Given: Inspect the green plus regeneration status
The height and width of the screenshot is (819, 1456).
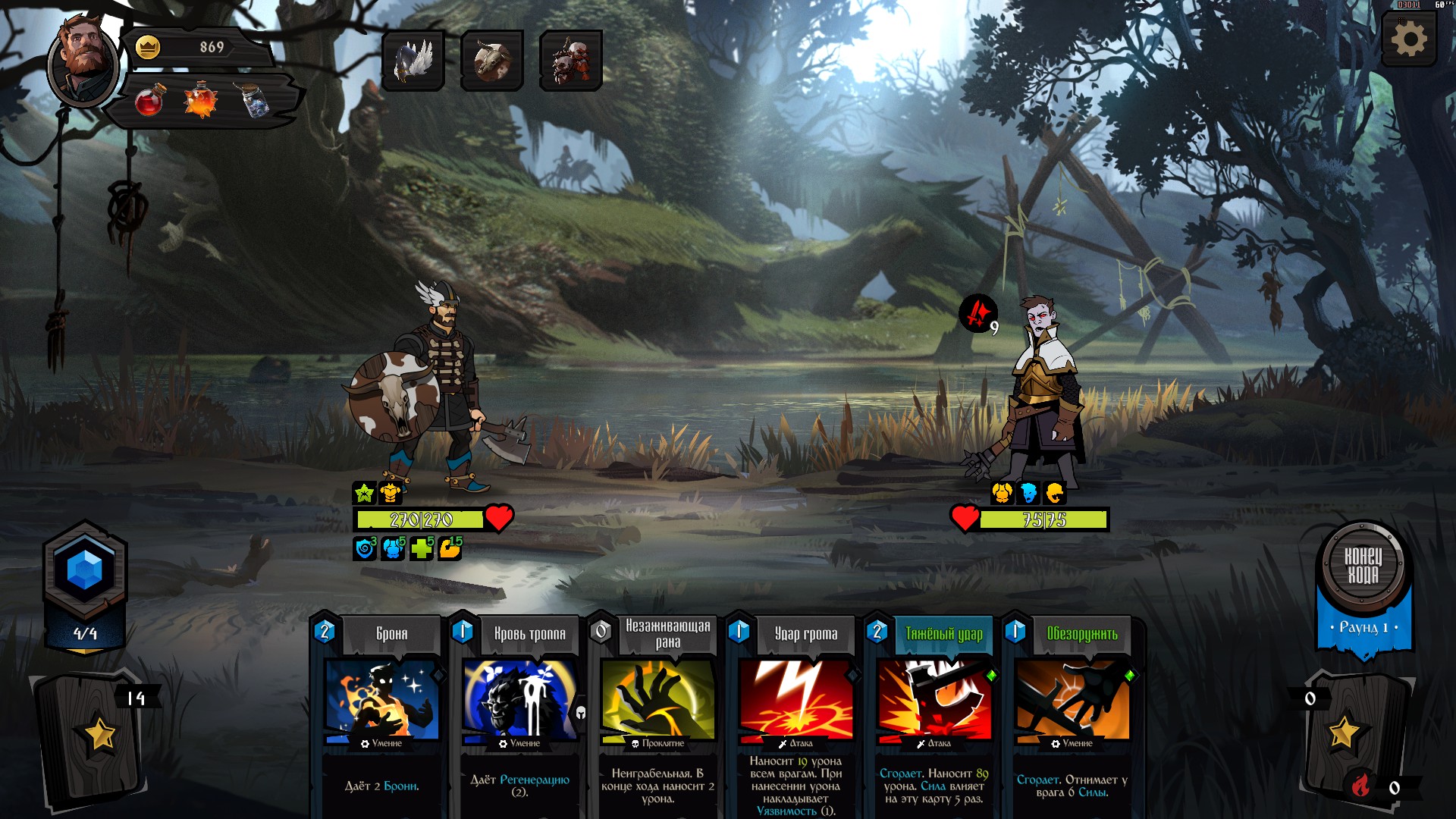Looking at the screenshot, I should [x=421, y=548].
